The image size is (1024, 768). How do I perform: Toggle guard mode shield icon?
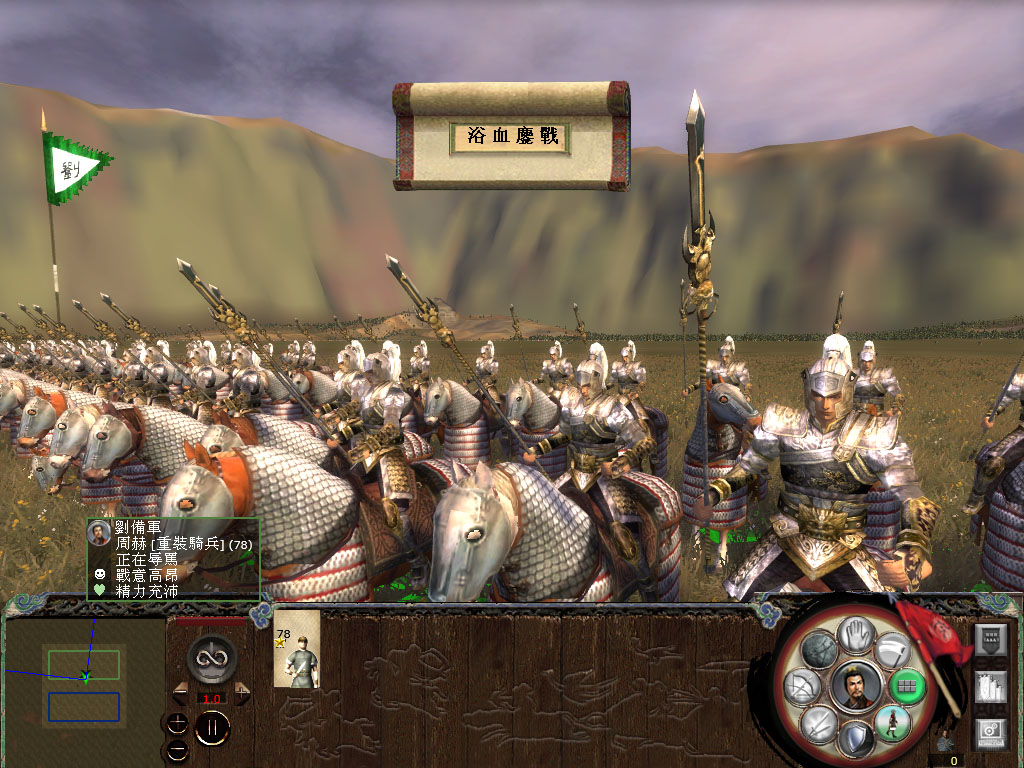click(x=856, y=740)
